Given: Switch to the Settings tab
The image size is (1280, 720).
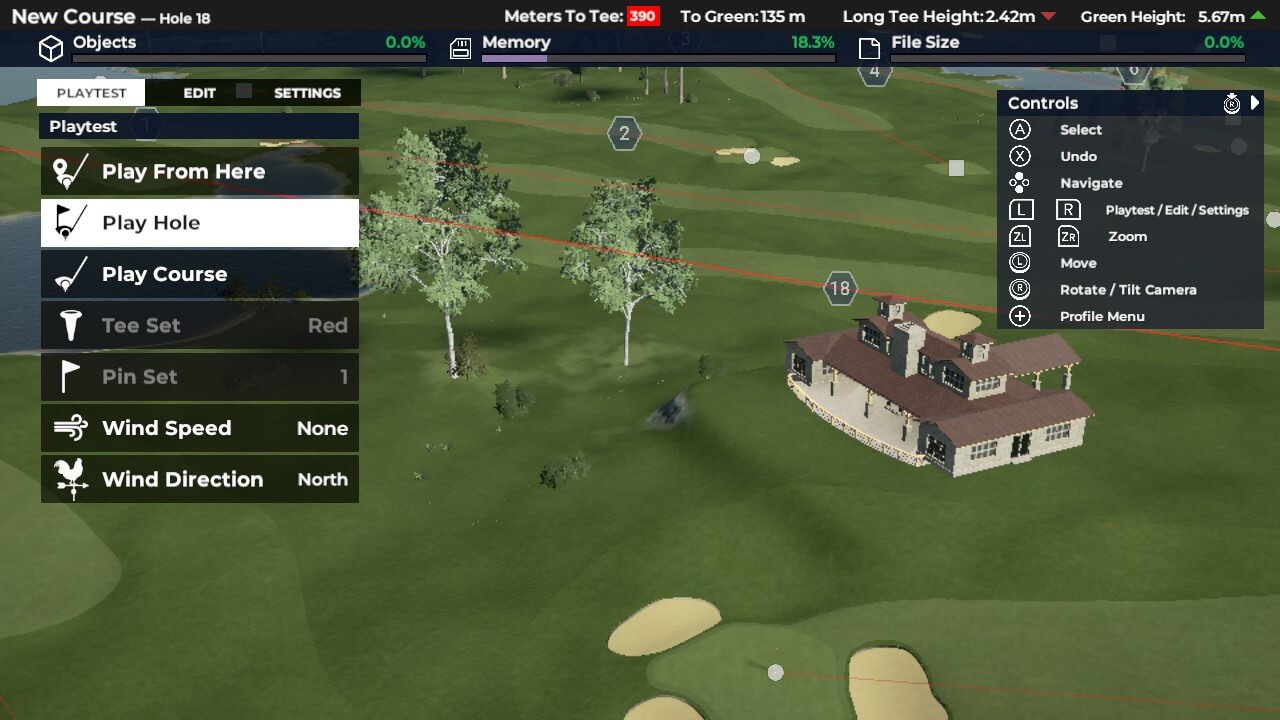Looking at the screenshot, I should click(x=307, y=93).
